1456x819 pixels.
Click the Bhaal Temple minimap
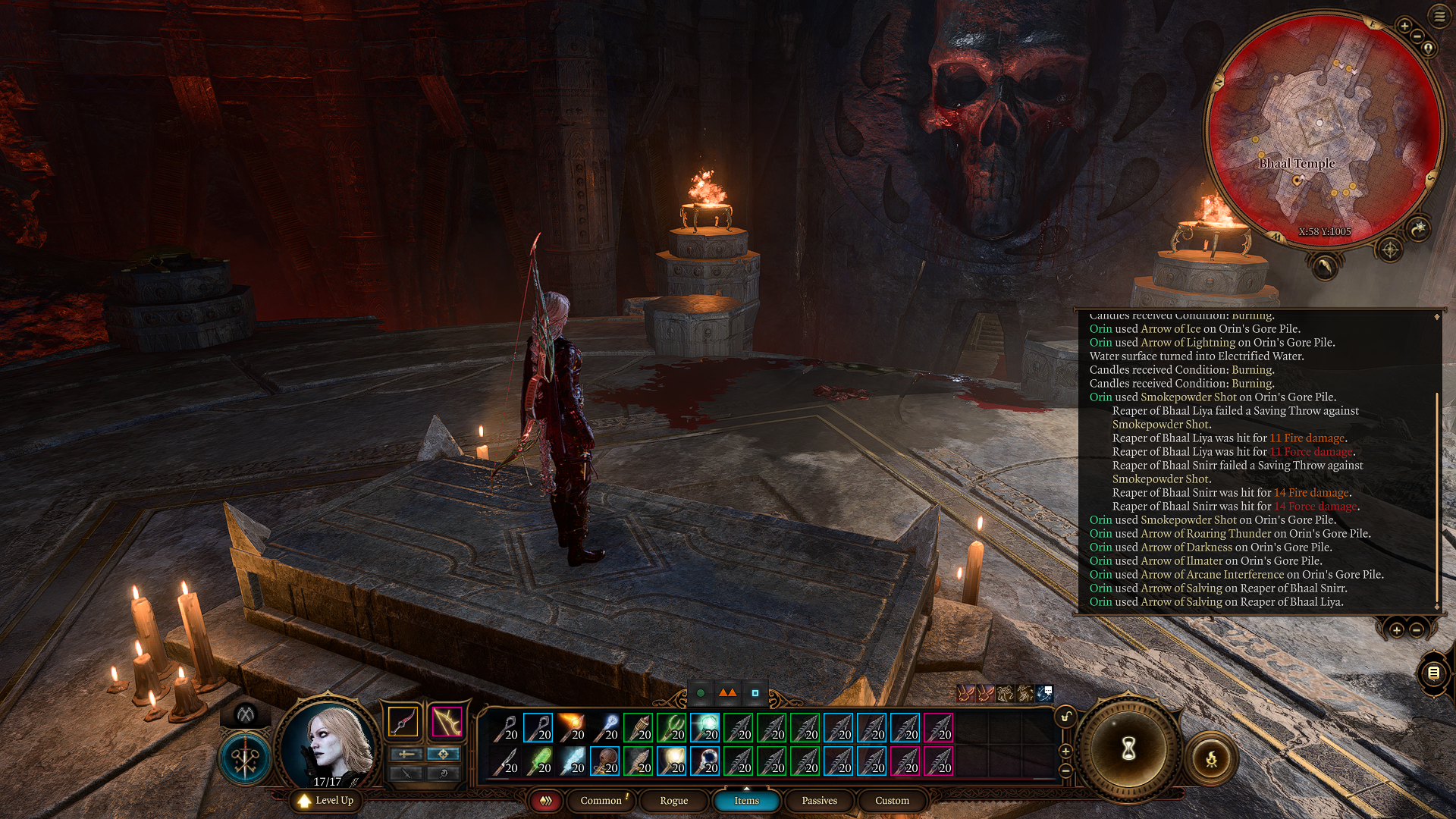pos(1323,129)
